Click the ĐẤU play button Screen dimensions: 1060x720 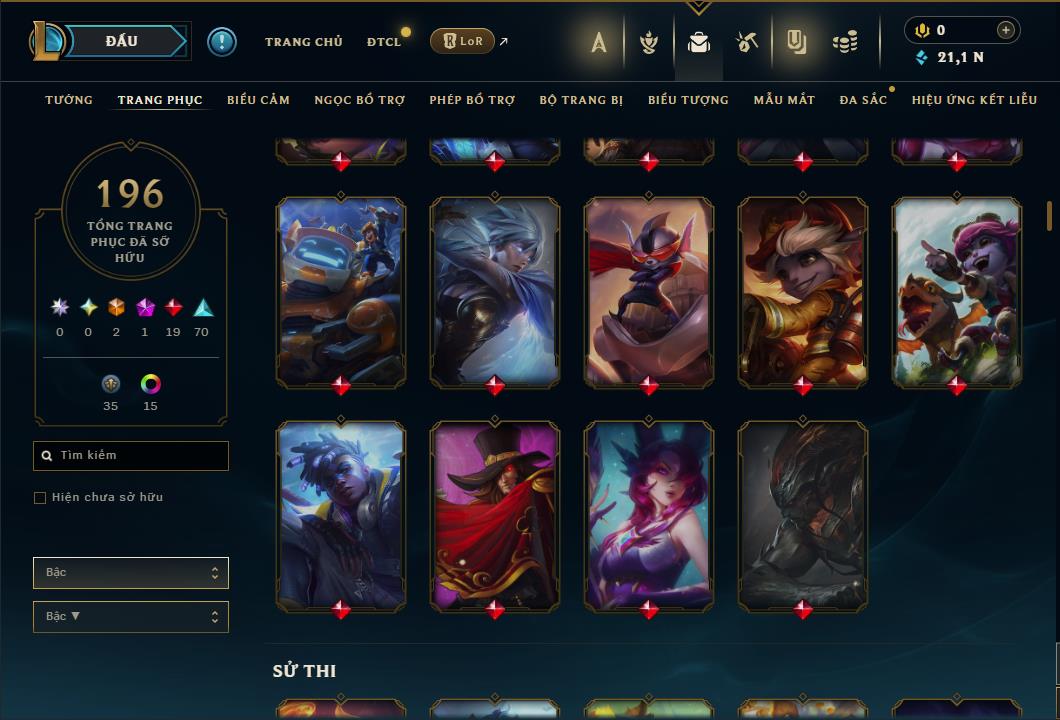[x=121, y=41]
